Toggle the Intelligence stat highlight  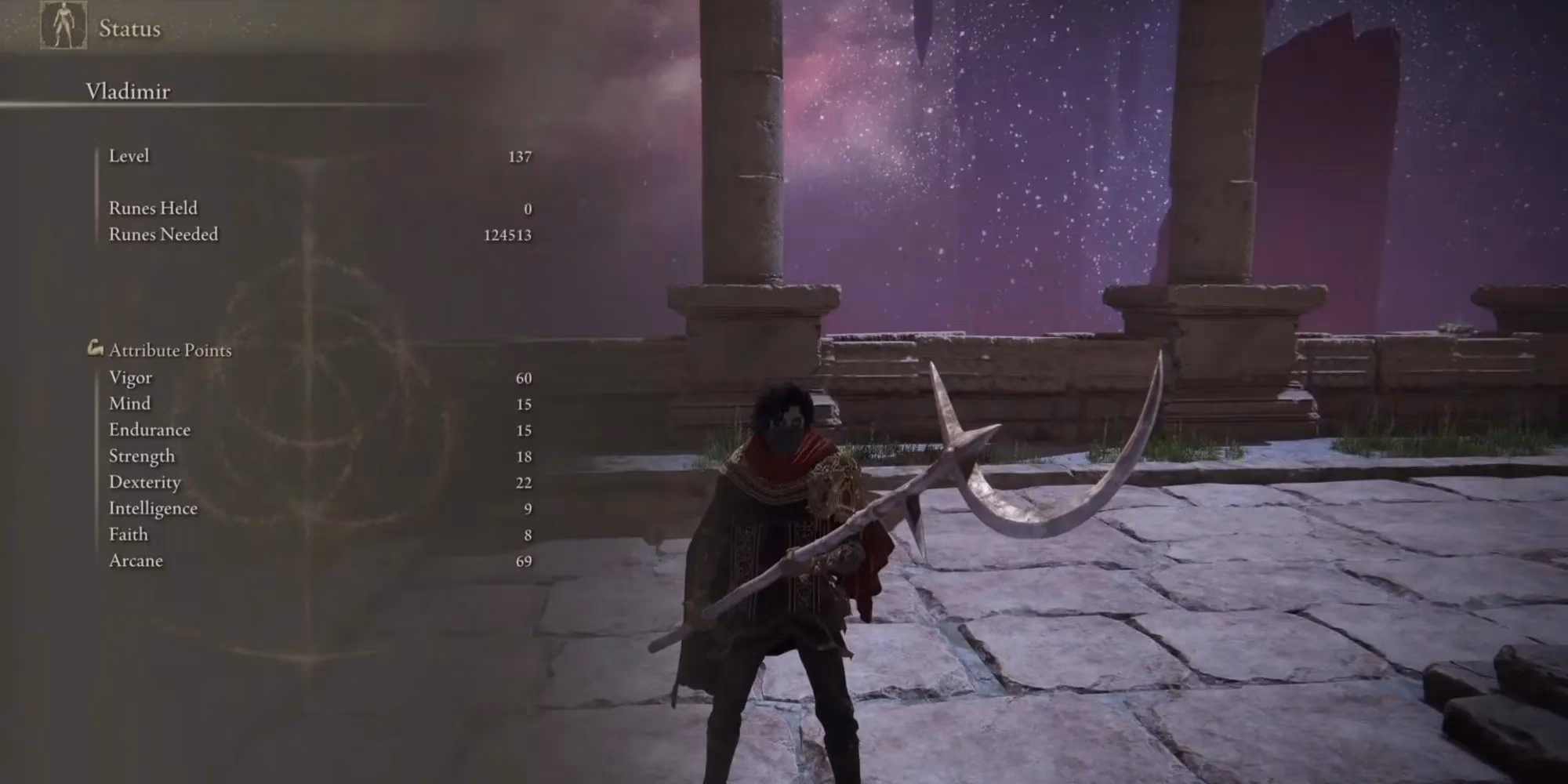point(154,508)
